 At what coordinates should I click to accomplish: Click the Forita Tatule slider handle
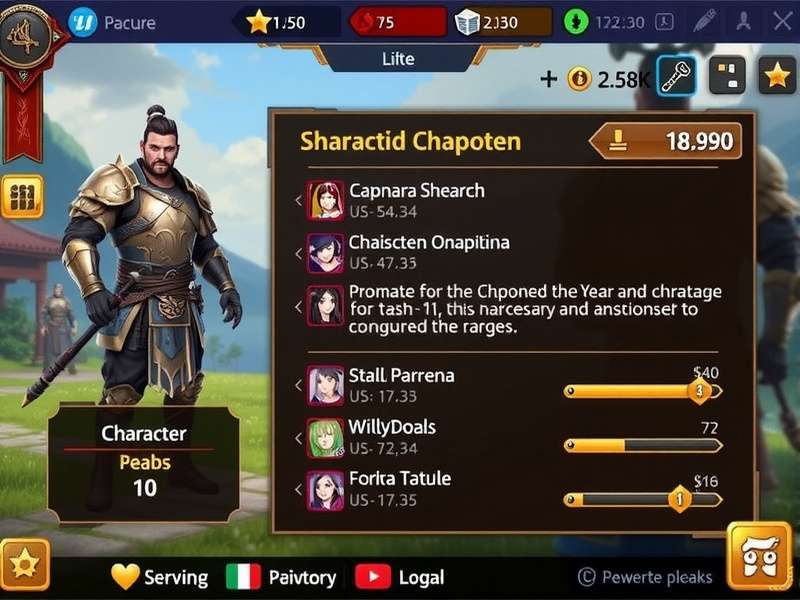tap(679, 497)
